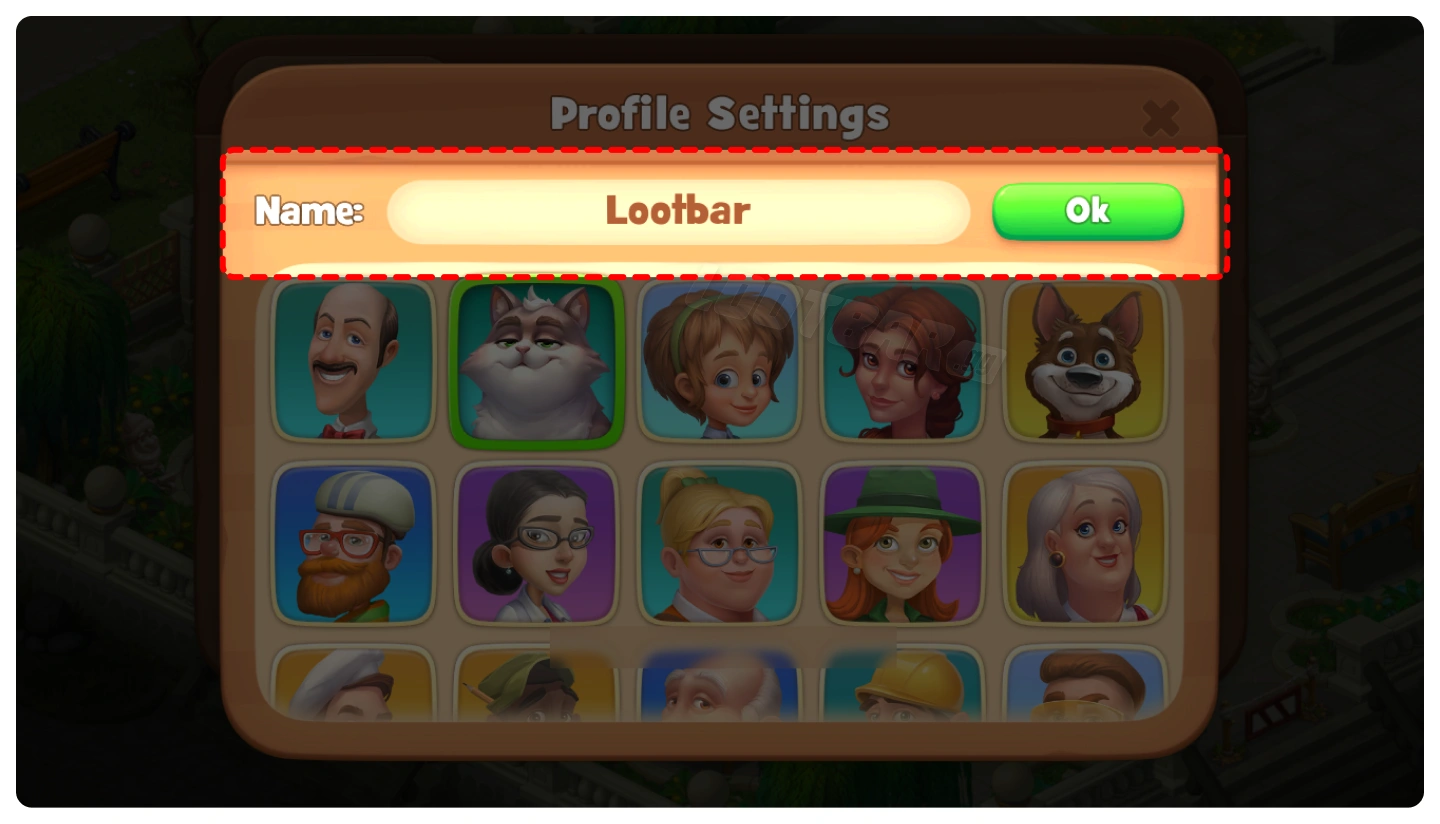Select the gray cat avatar
1440x824 pixels.
(536, 361)
